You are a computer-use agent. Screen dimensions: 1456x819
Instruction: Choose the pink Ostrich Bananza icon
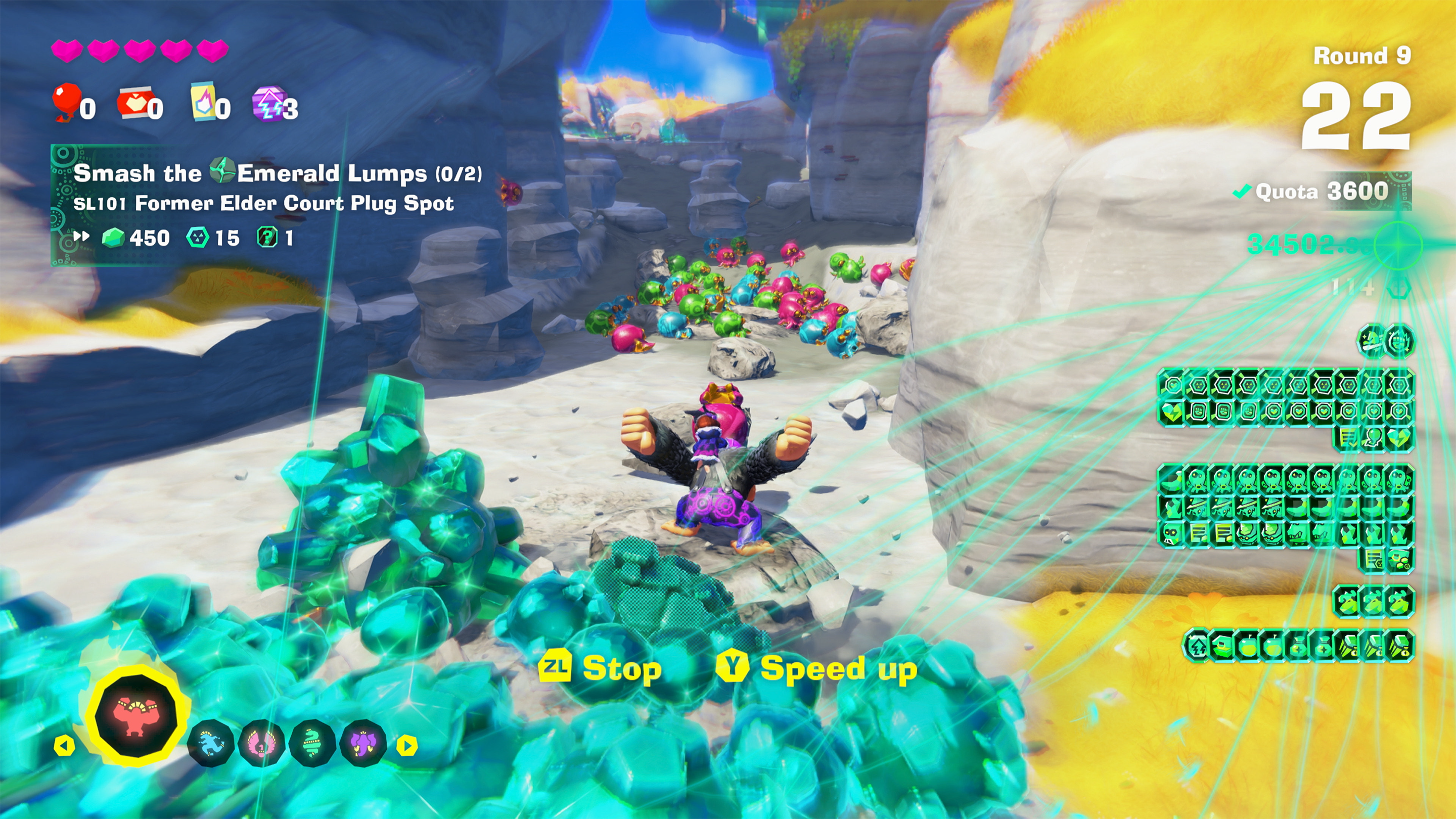tap(262, 743)
